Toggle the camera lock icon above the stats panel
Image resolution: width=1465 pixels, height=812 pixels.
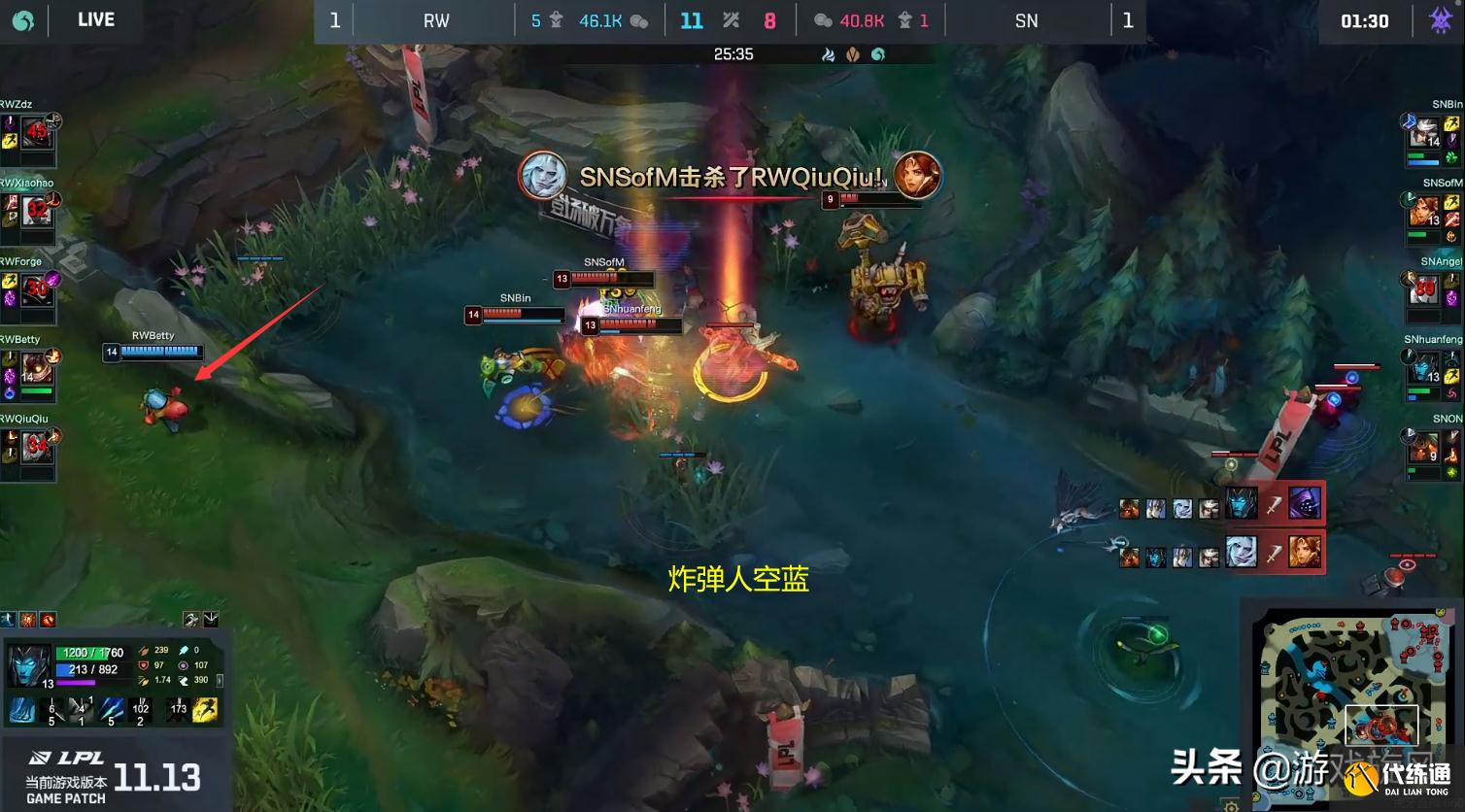pos(191,619)
